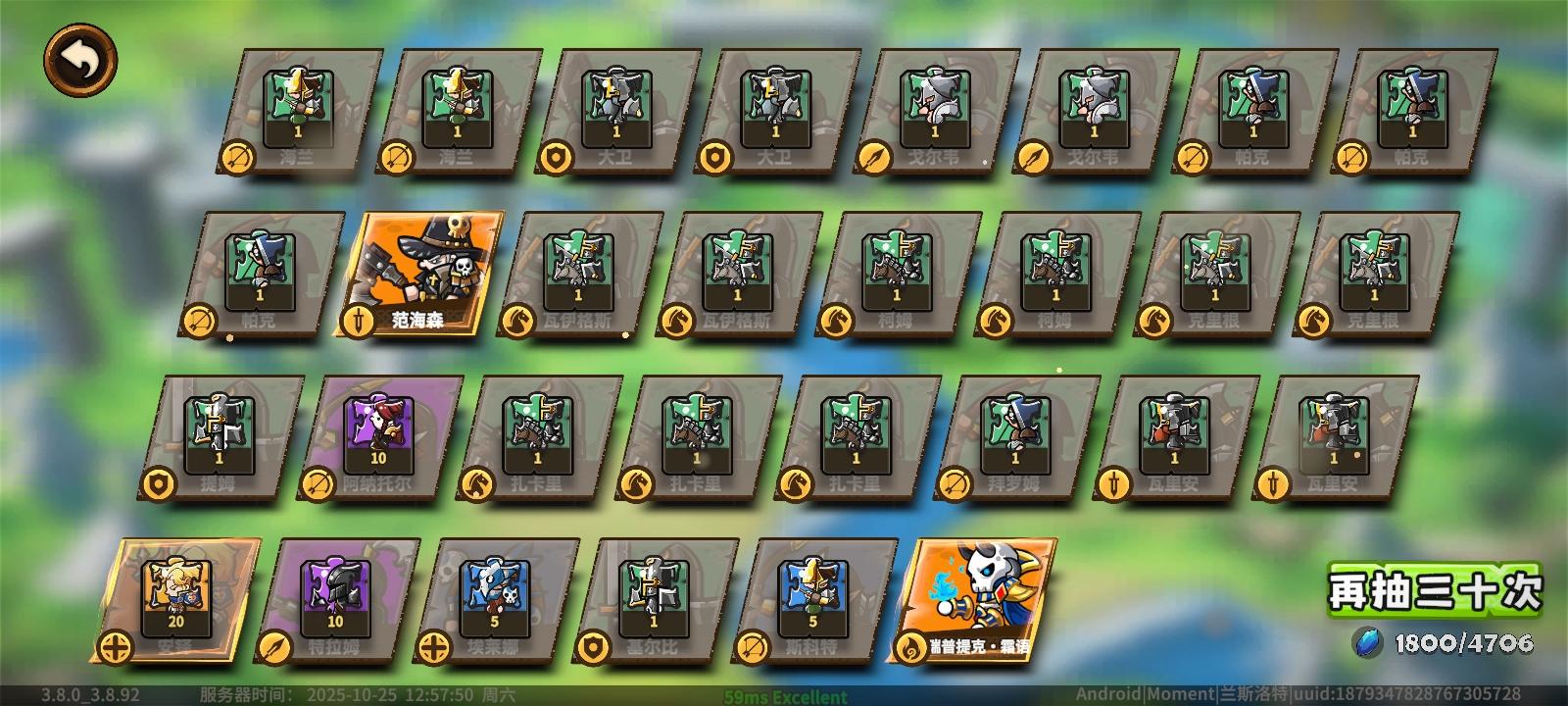Screen dimensions: 1568x706
Task: Click the shield badge on the 大卫 card
Action: point(559,159)
